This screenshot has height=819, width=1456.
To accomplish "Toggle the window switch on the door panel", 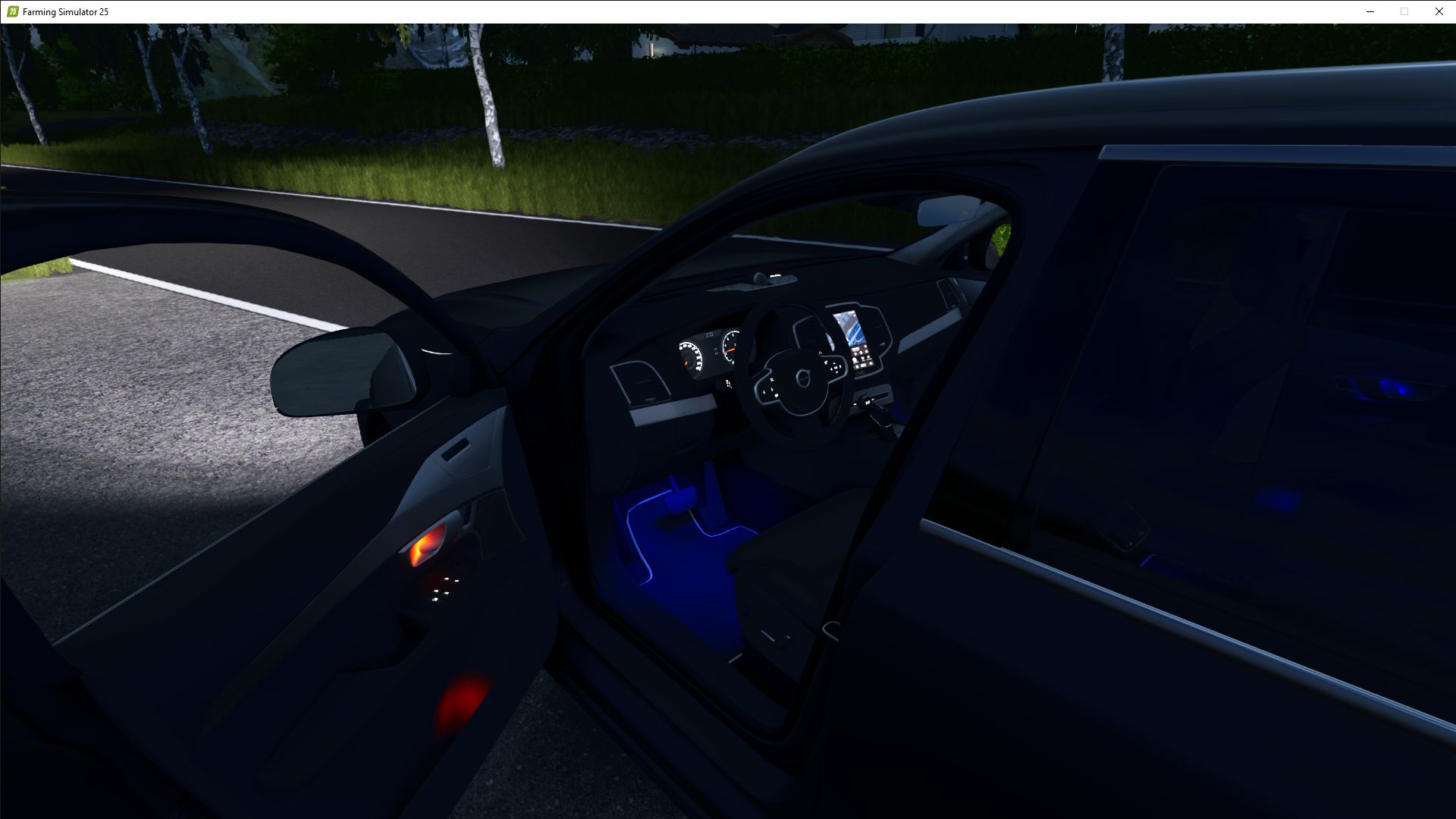I will point(443,589).
